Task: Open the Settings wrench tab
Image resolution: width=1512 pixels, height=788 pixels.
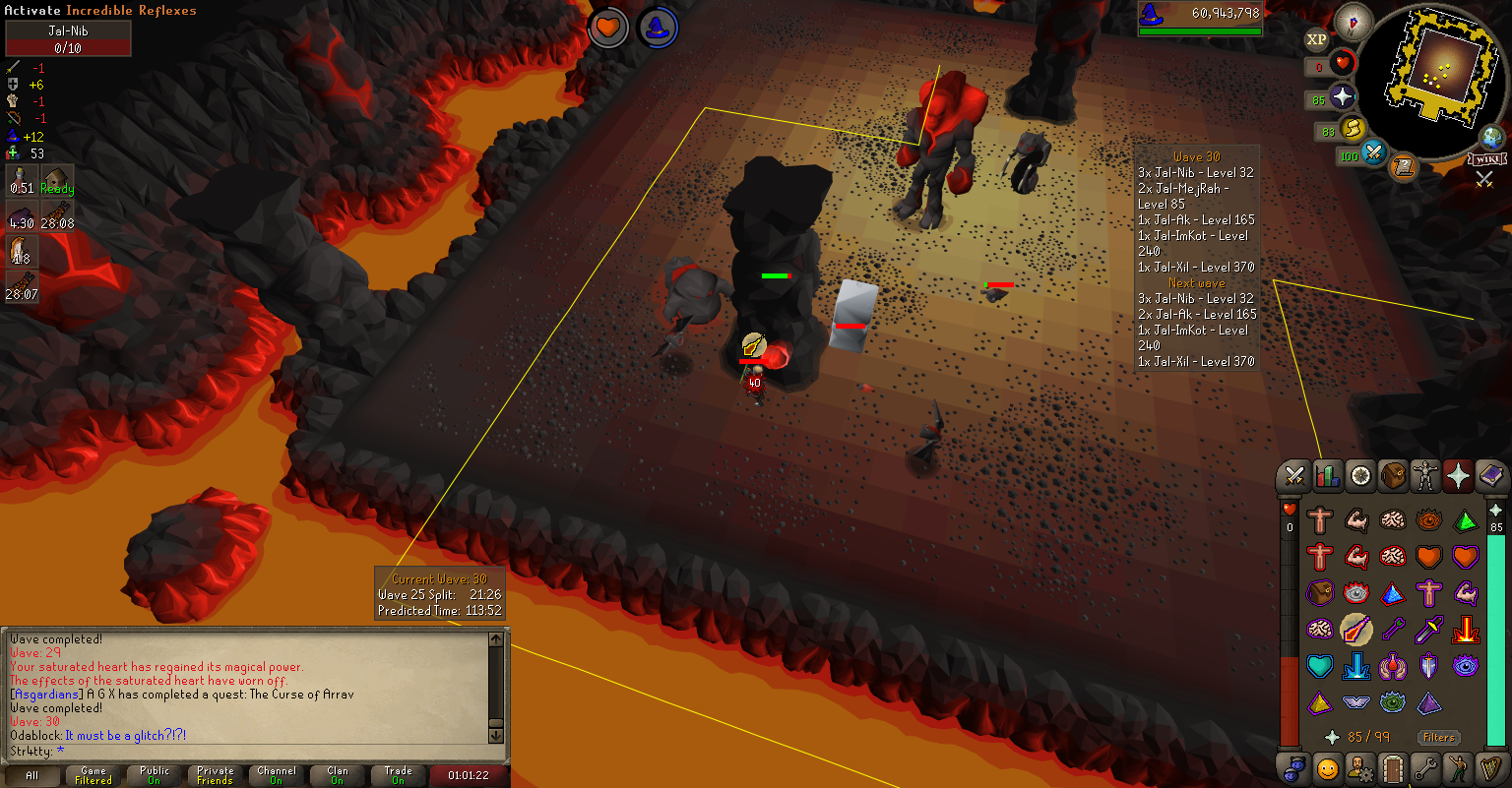Action: [1425, 767]
